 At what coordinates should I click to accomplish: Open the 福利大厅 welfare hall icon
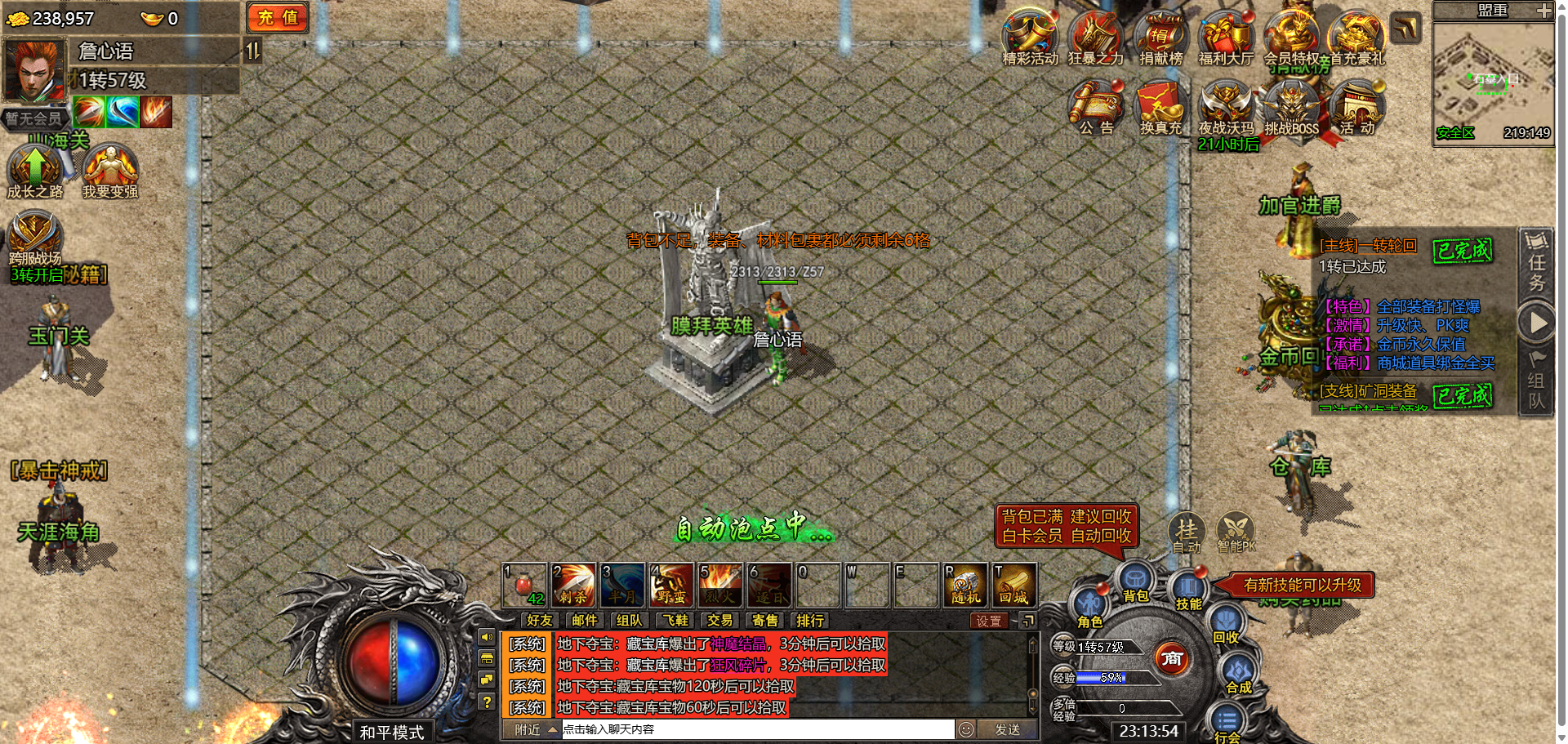[x=1225, y=38]
